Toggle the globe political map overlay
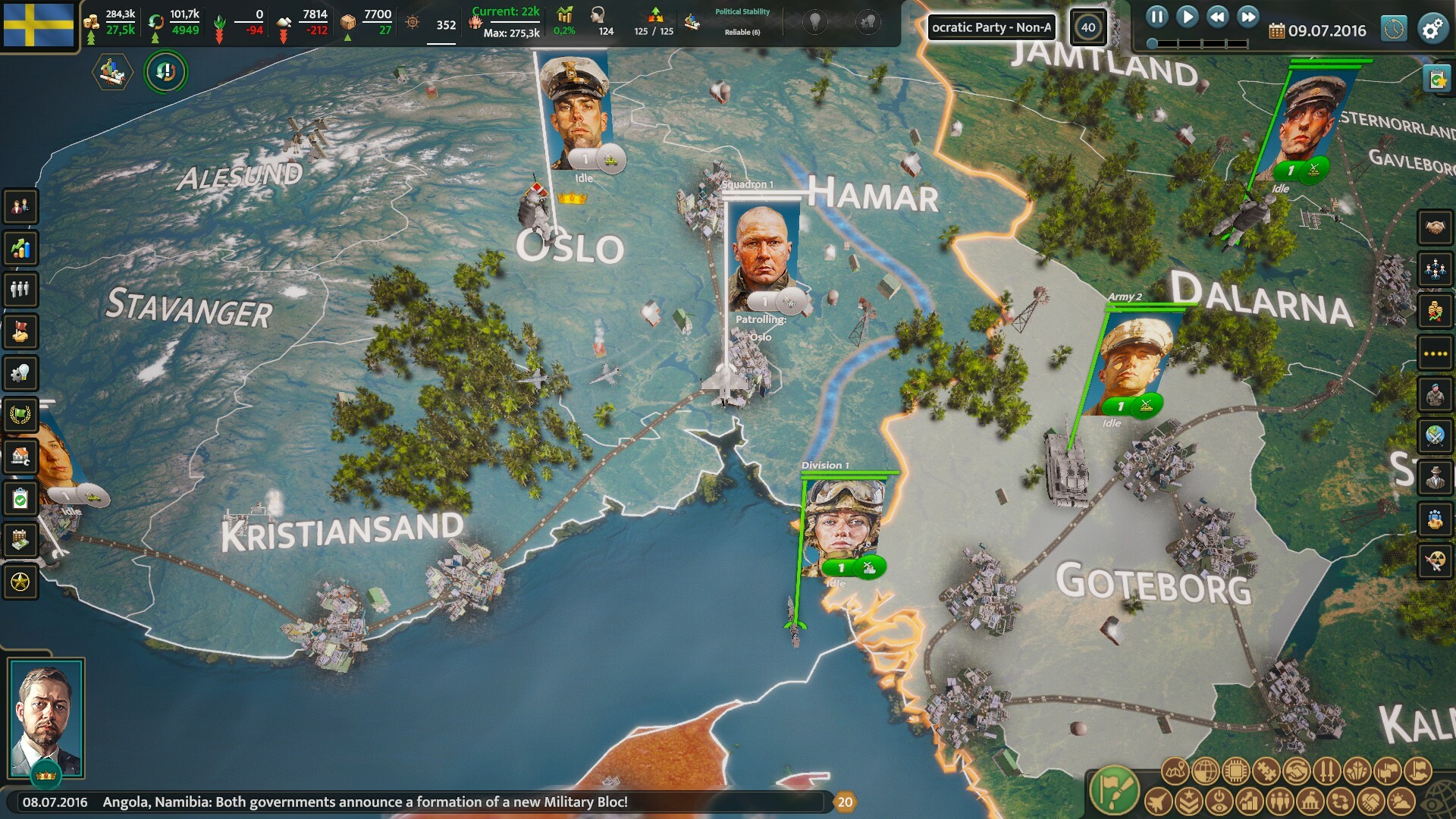1456x819 pixels. click(1205, 770)
